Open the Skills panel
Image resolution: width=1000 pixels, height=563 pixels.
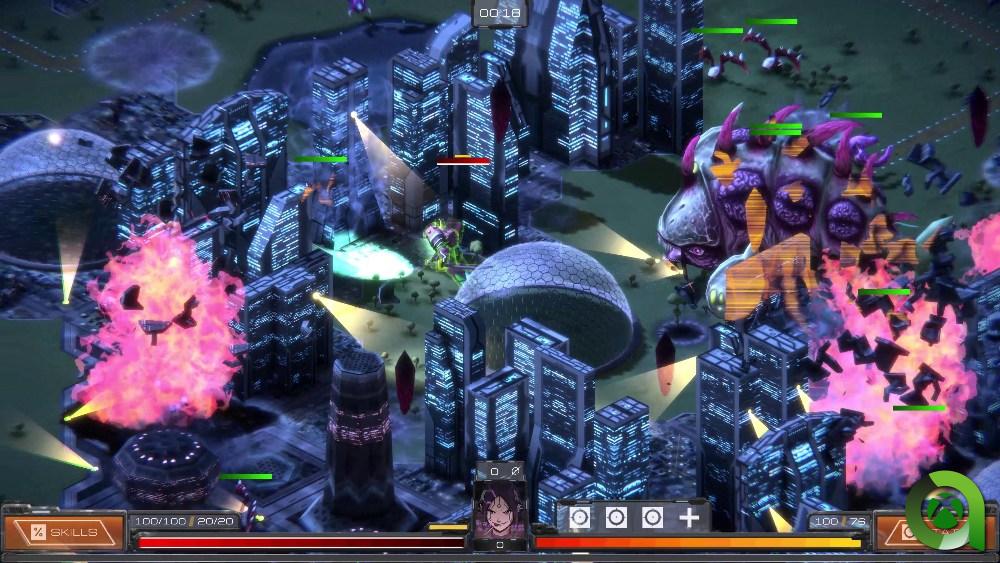[x=64, y=532]
